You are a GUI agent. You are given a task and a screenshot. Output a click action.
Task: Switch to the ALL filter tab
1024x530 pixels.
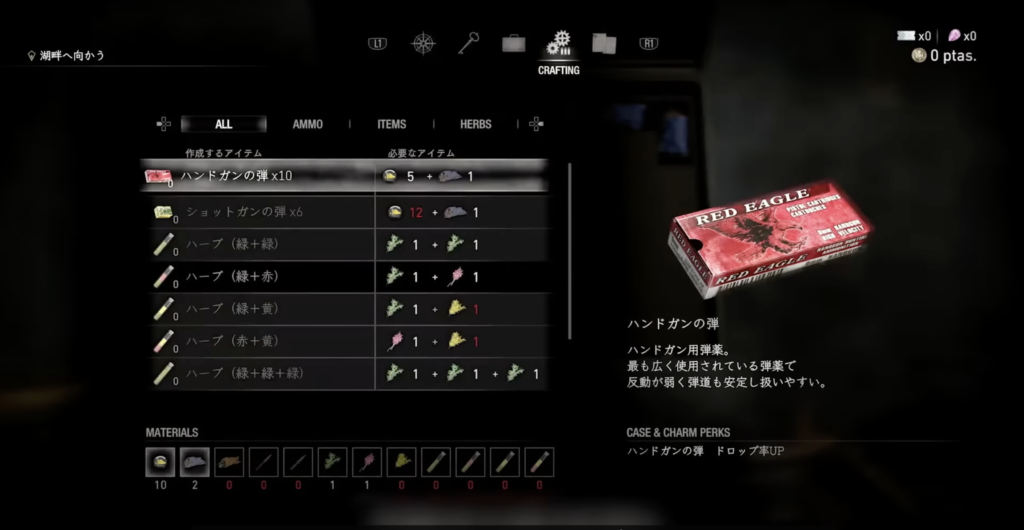coord(223,124)
